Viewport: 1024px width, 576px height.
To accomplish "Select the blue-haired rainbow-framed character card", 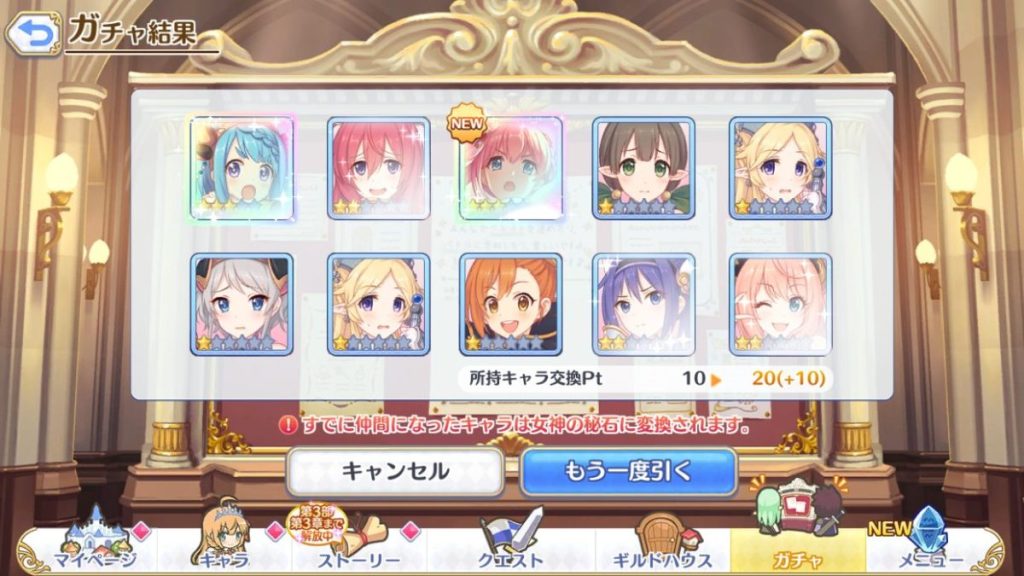I will (x=241, y=168).
